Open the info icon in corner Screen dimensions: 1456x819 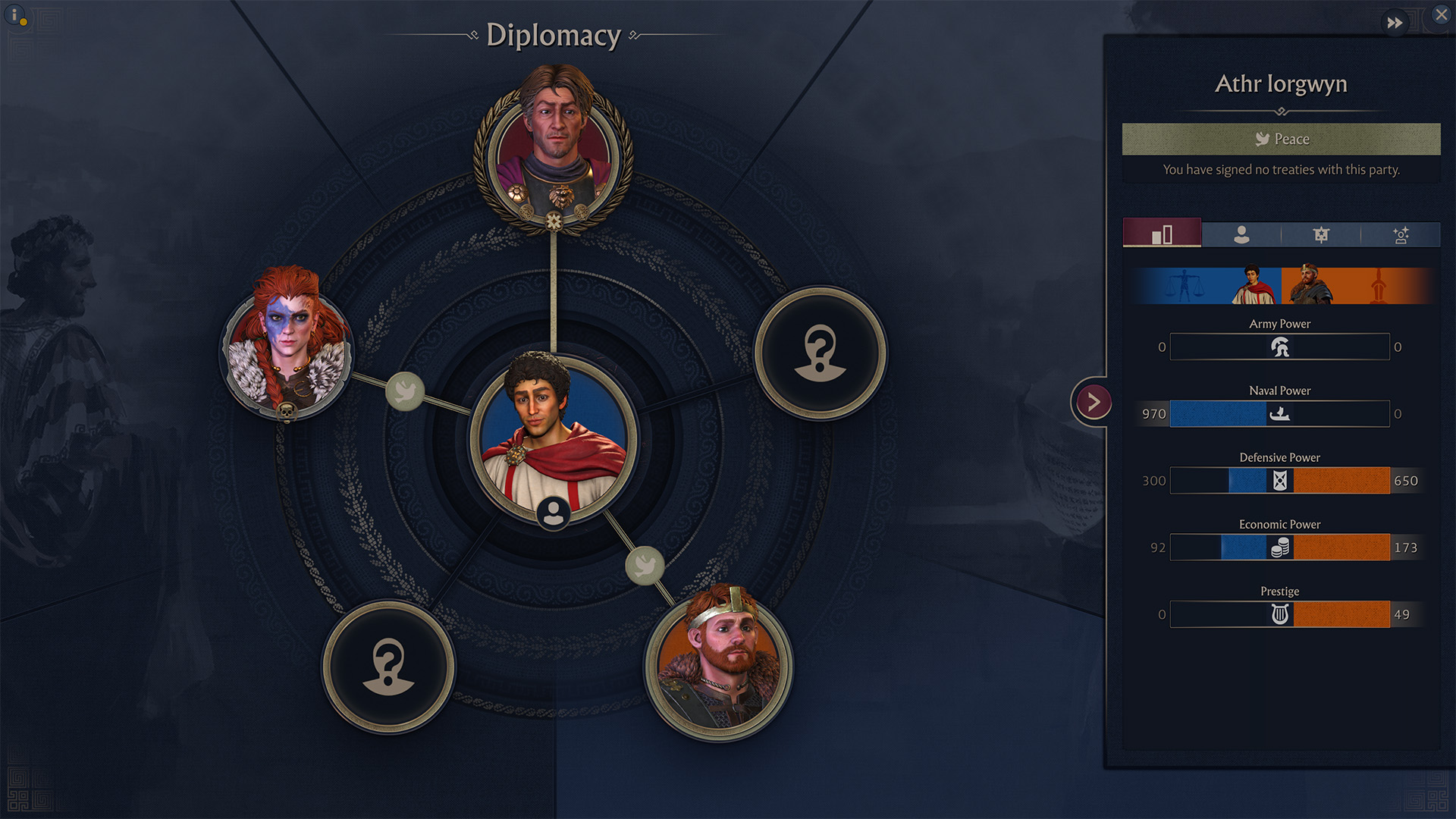[15, 15]
